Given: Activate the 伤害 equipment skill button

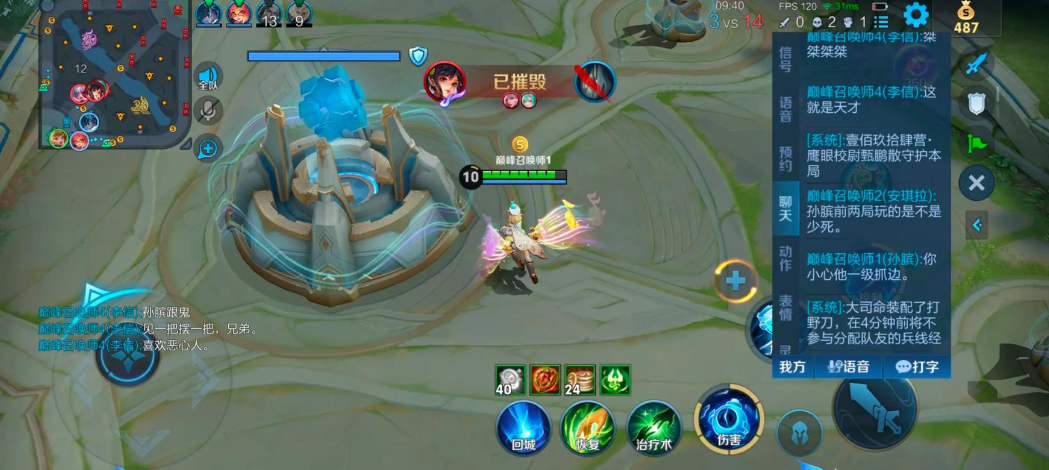Looking at the screenshot, I should pyautogui.click(x=729, y=418).
